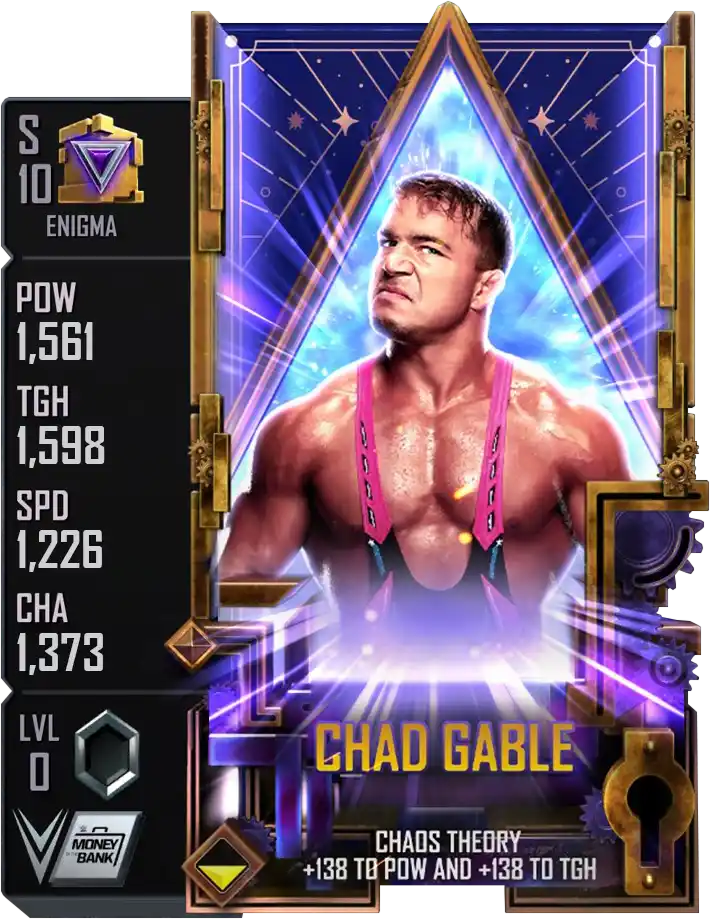Tap the Enigma tier badge icon

pyautogui.click(x=101, y=161)
